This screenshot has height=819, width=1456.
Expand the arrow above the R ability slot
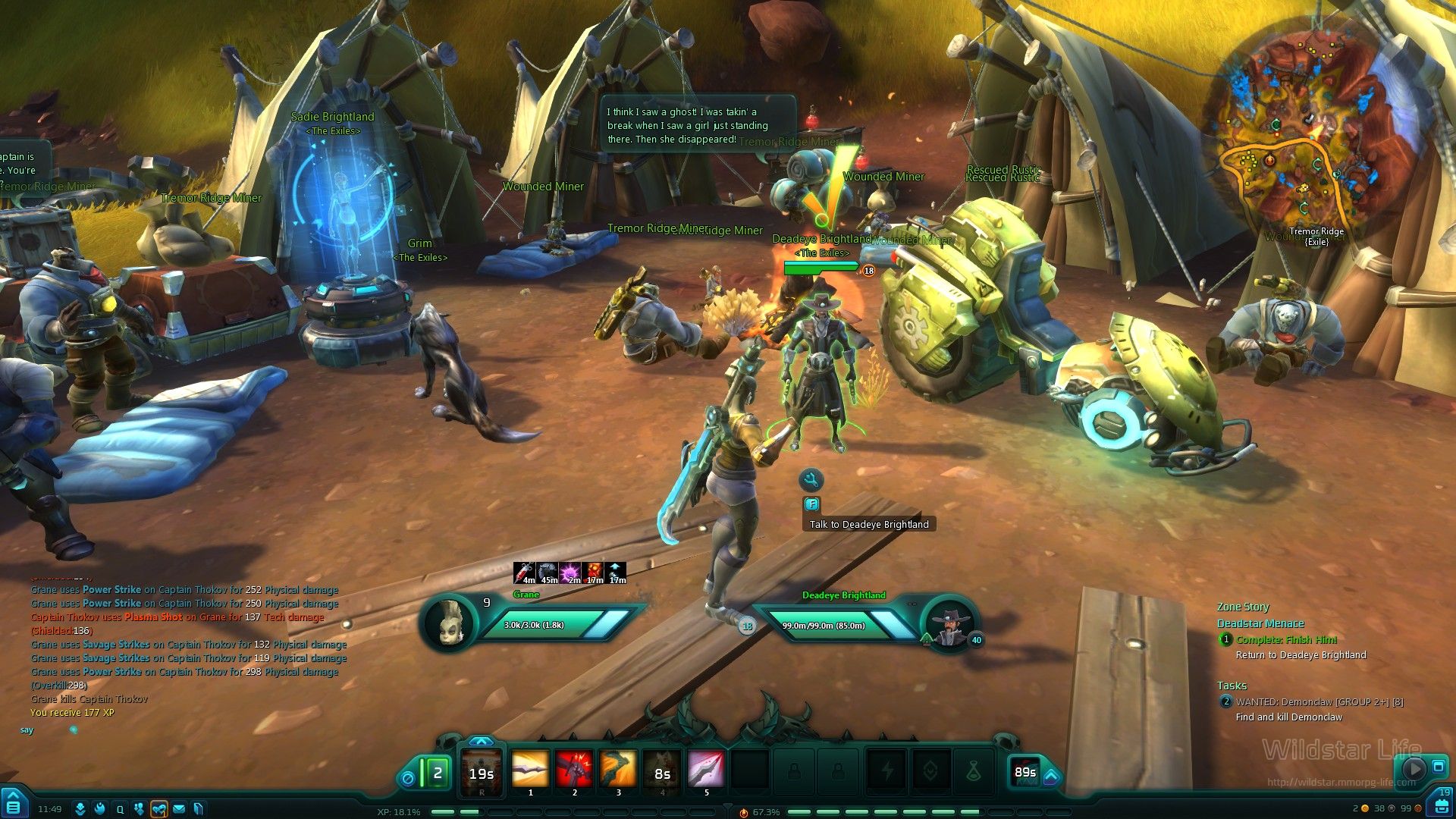pos(481,742)
